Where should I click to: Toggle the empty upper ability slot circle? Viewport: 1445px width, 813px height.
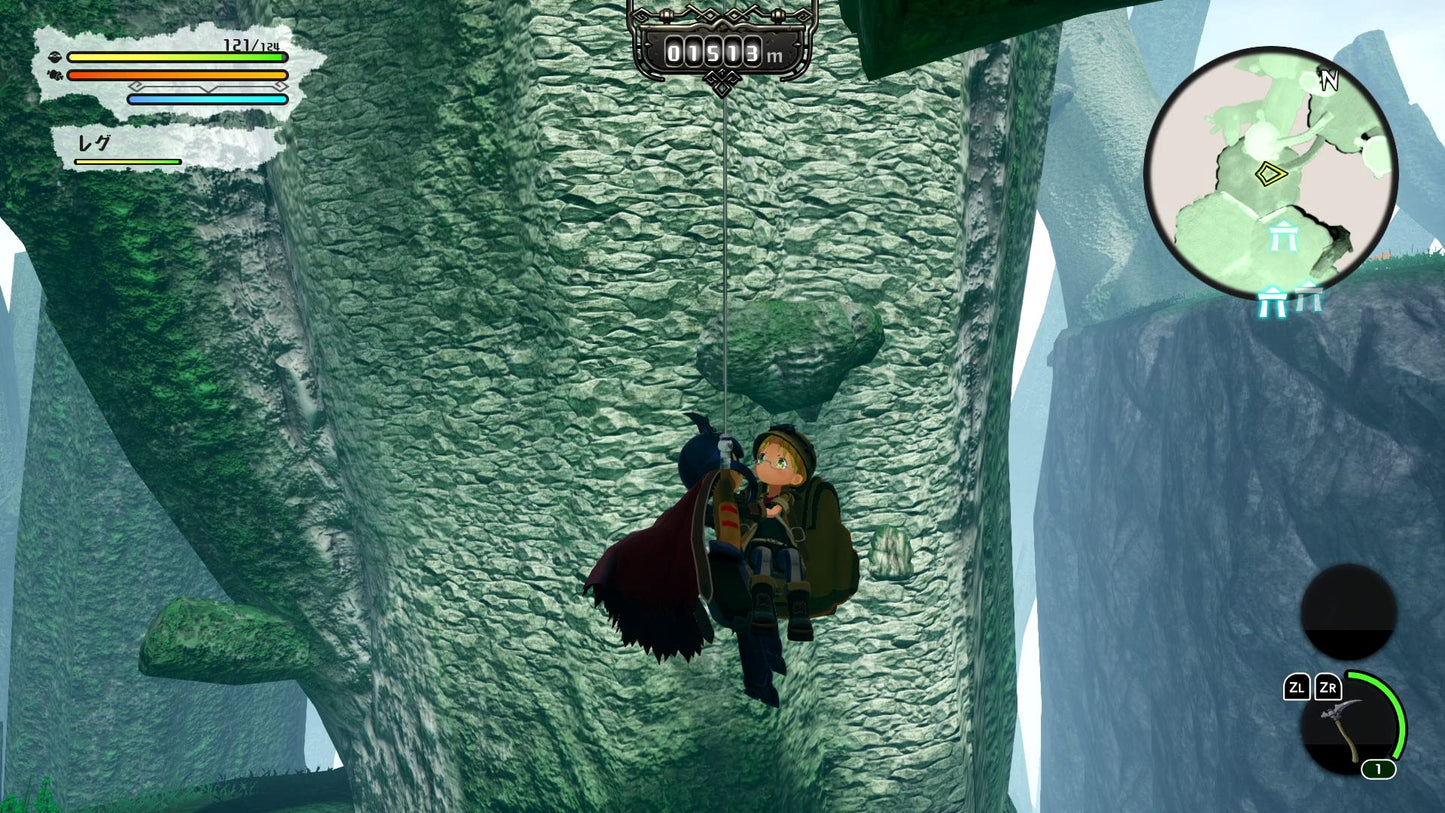click(1348, 613)
